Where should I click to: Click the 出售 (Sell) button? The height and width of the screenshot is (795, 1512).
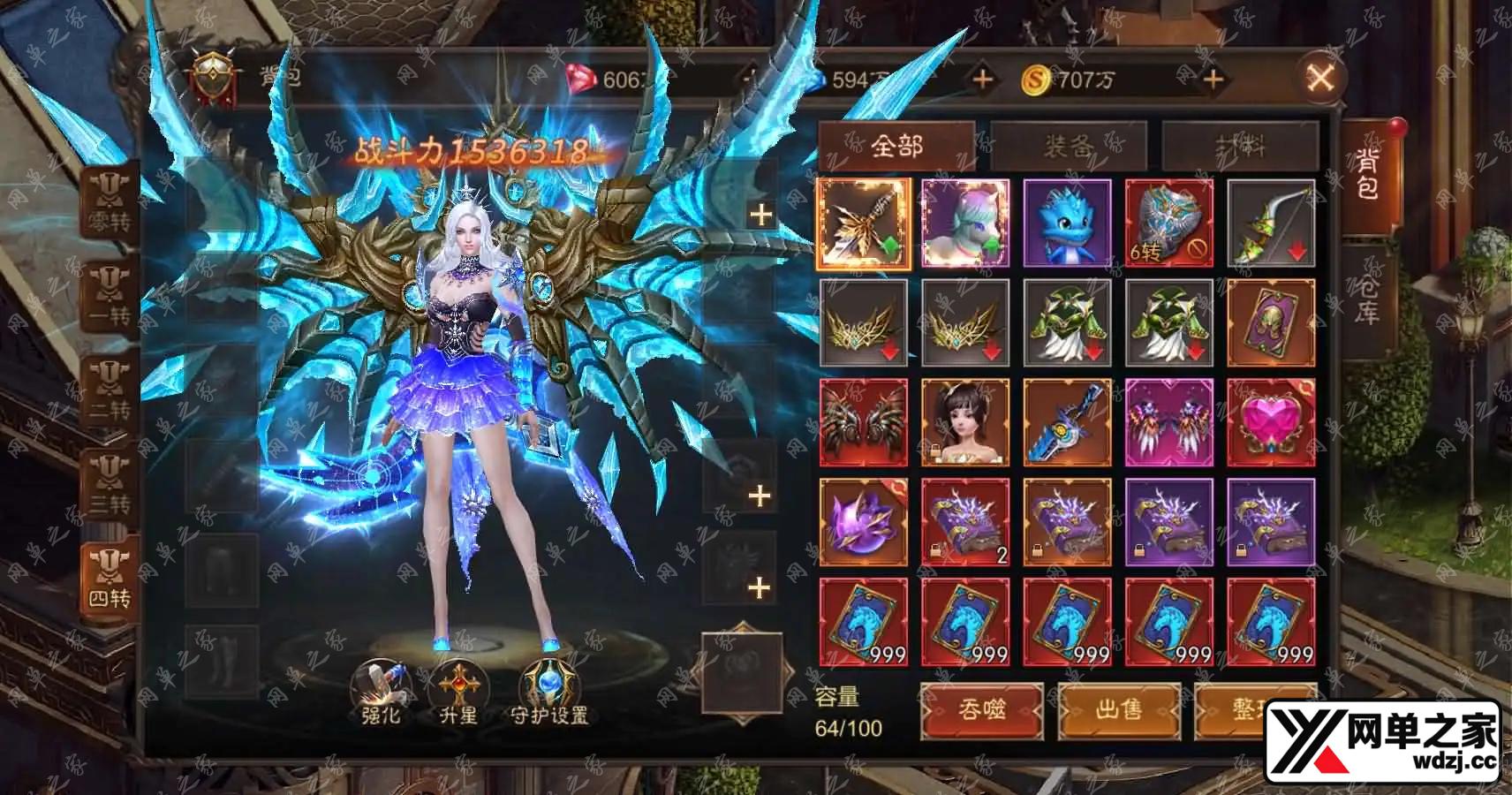pyautogui.click(x=1118, y=709)
